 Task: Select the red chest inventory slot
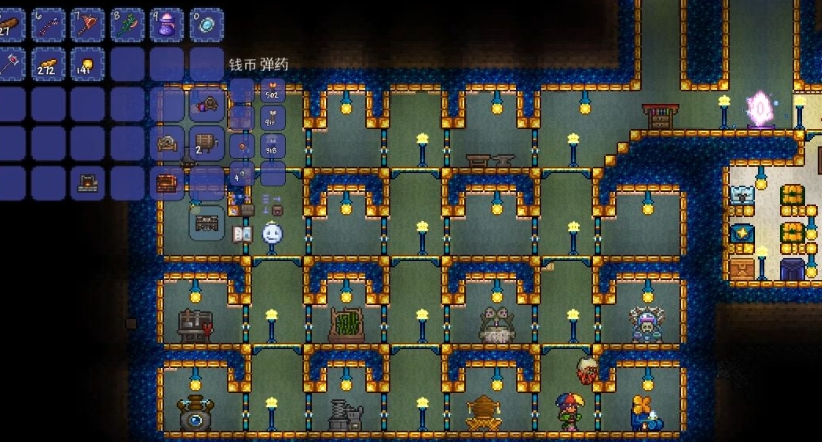pos(167,183)
